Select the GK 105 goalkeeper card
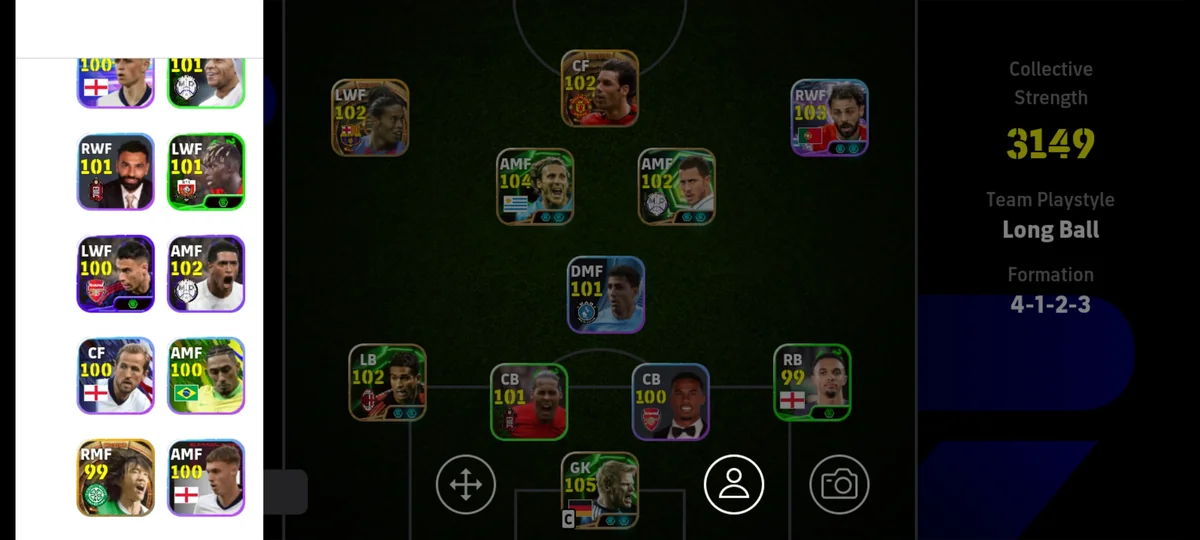This screenshot has height=540, width=1200. [x=600, y=490]
